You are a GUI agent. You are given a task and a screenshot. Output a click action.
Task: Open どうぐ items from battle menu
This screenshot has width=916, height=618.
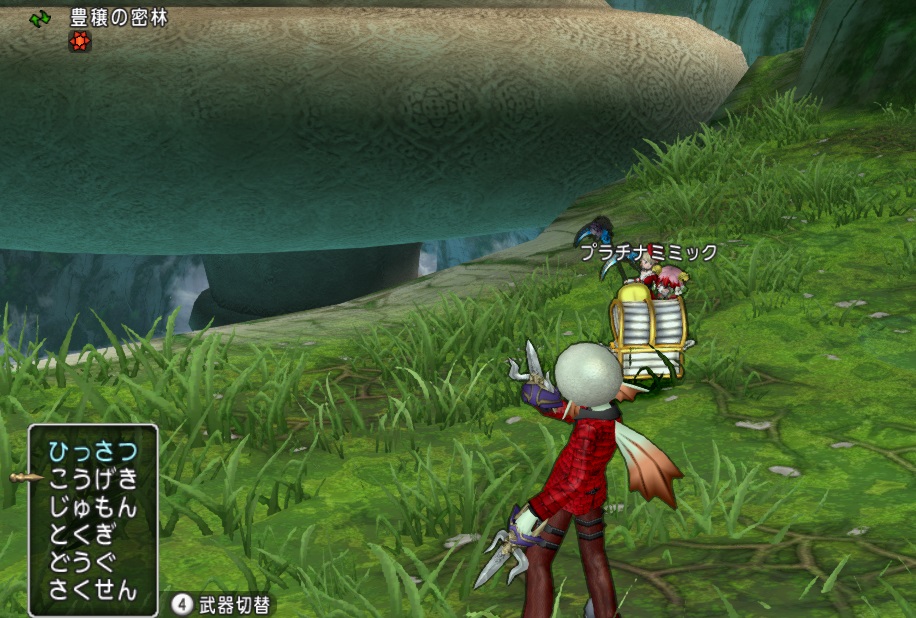[x=82, y=562]
